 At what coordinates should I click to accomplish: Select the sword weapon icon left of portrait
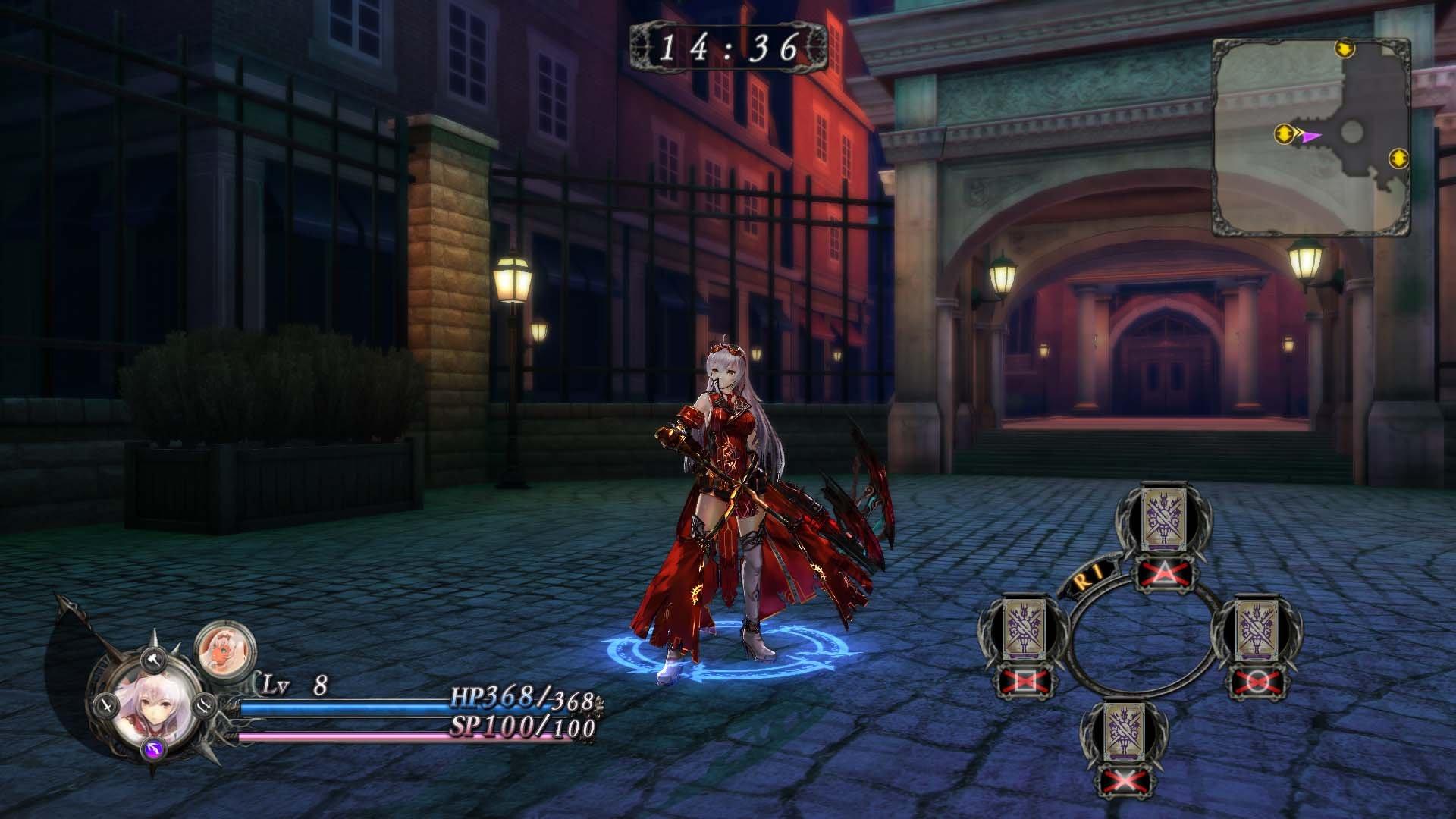(x=106, y=706)
